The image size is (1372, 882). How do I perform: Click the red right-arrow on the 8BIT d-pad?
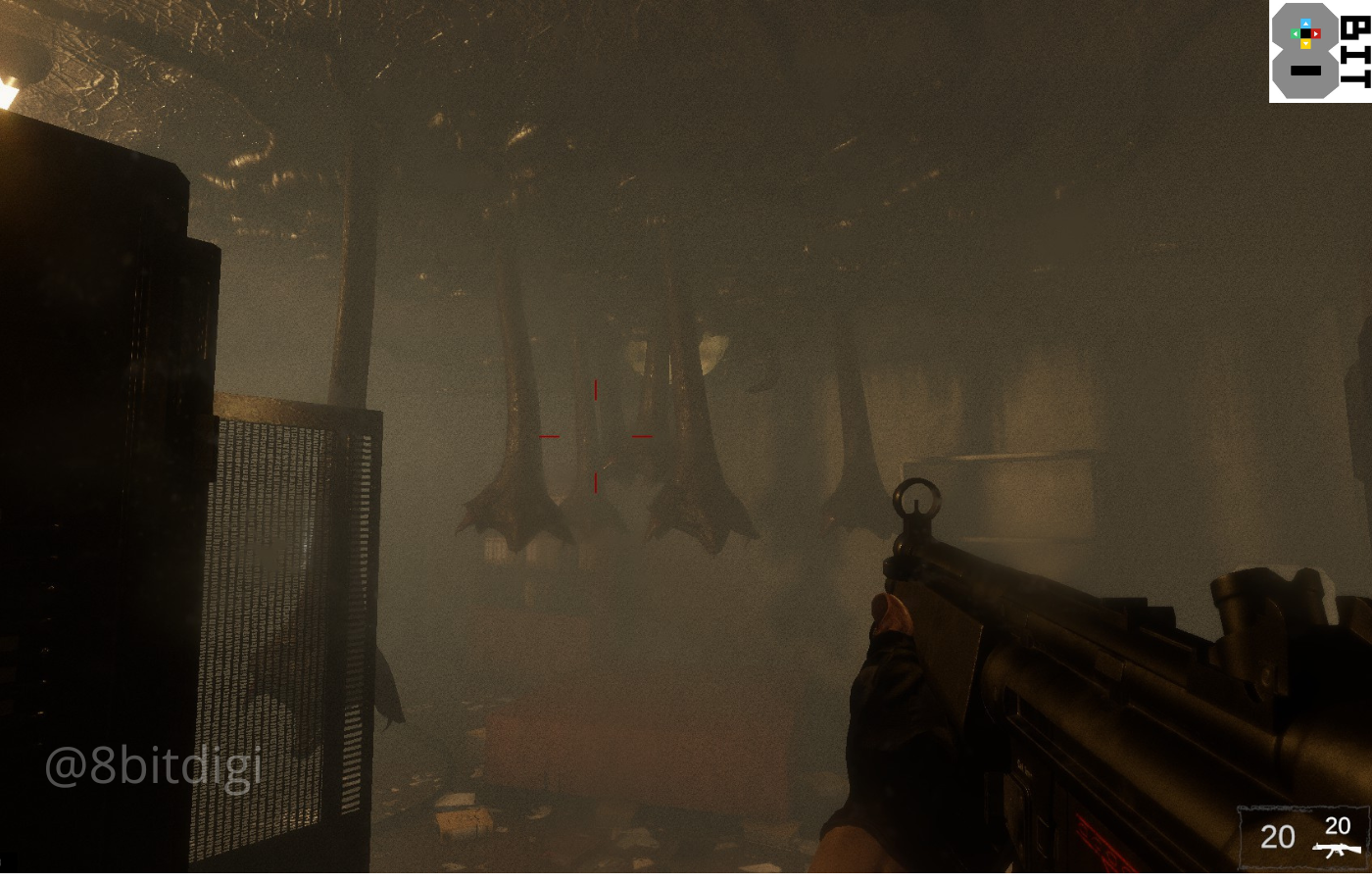(1316, 33)
